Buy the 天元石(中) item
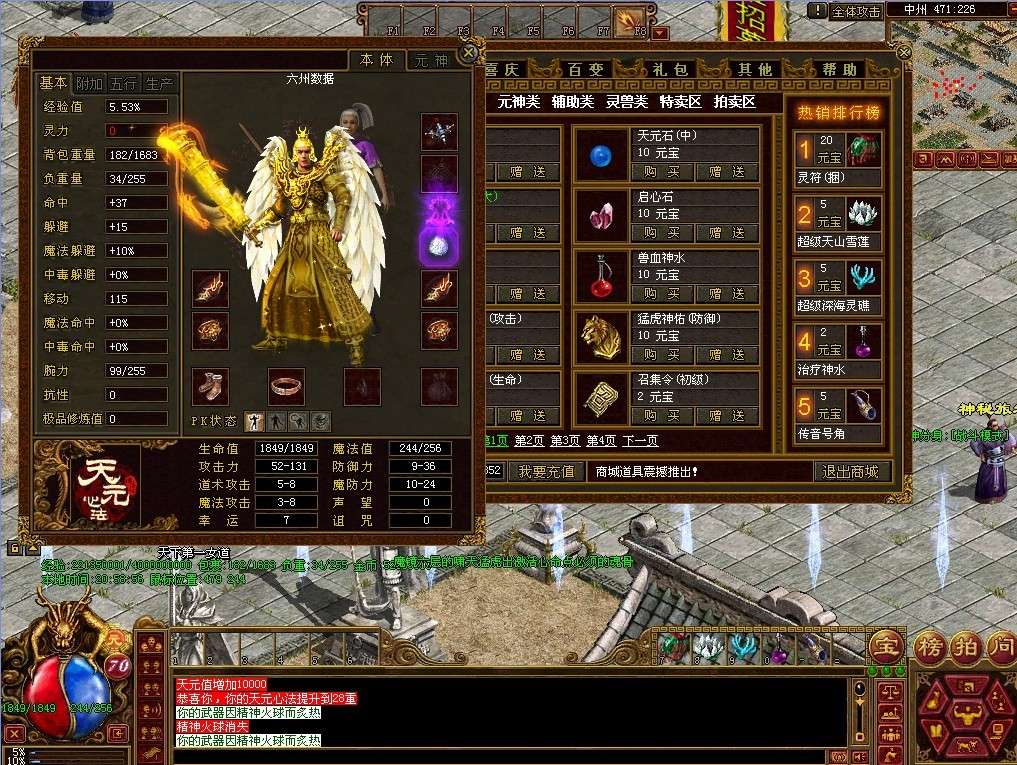This screenshot has width=1017, height=765. coord(663,172)
